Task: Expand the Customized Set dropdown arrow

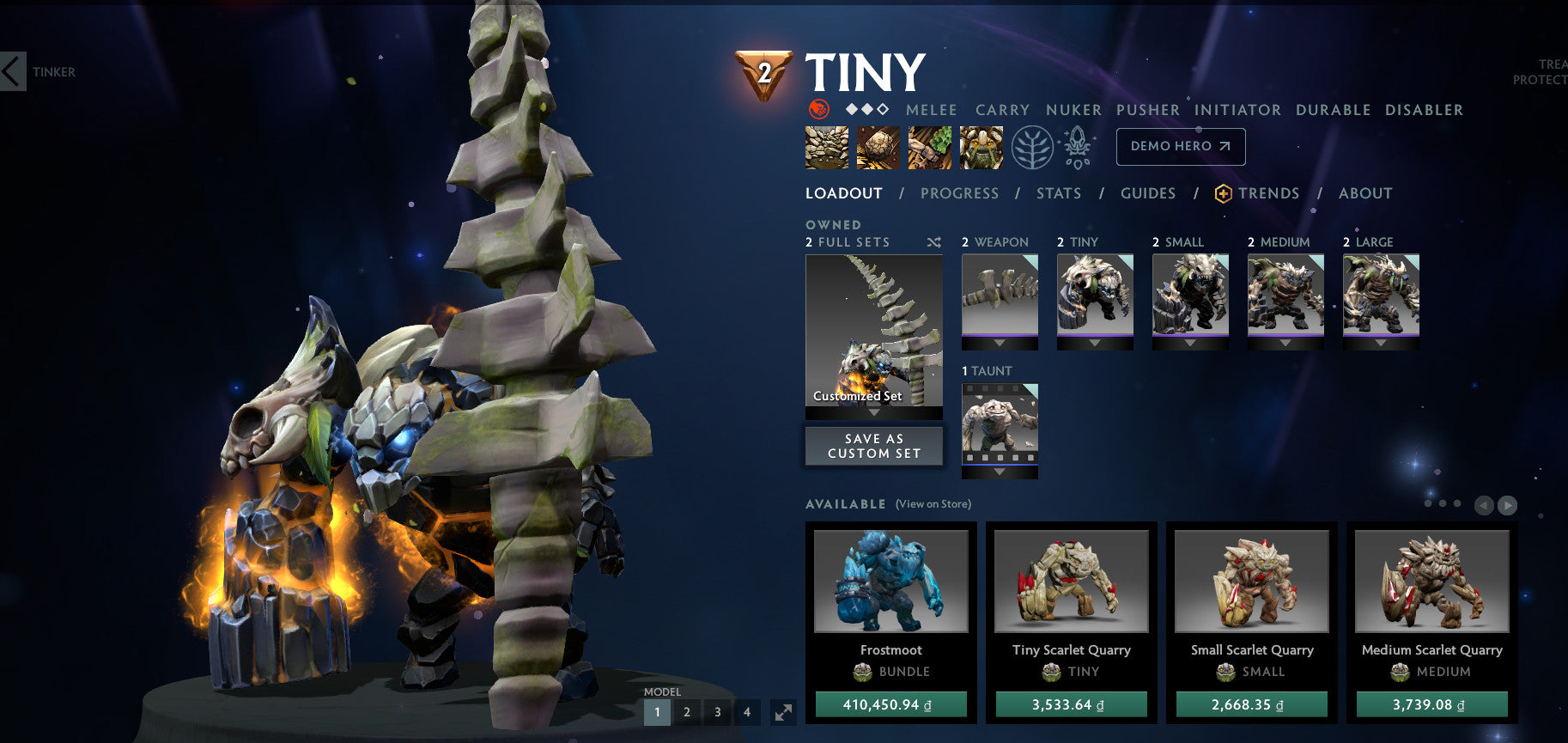Action: pos(873,413)
